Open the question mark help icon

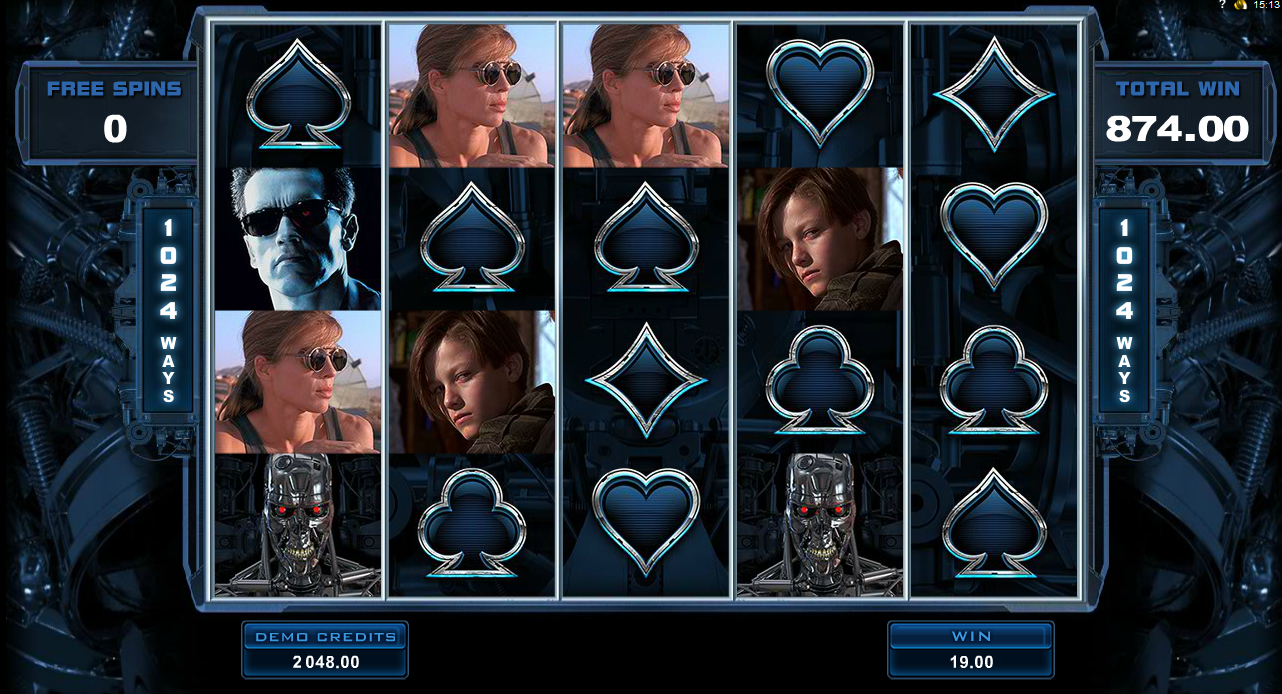pyautogui.click(x=1222, y=5)
